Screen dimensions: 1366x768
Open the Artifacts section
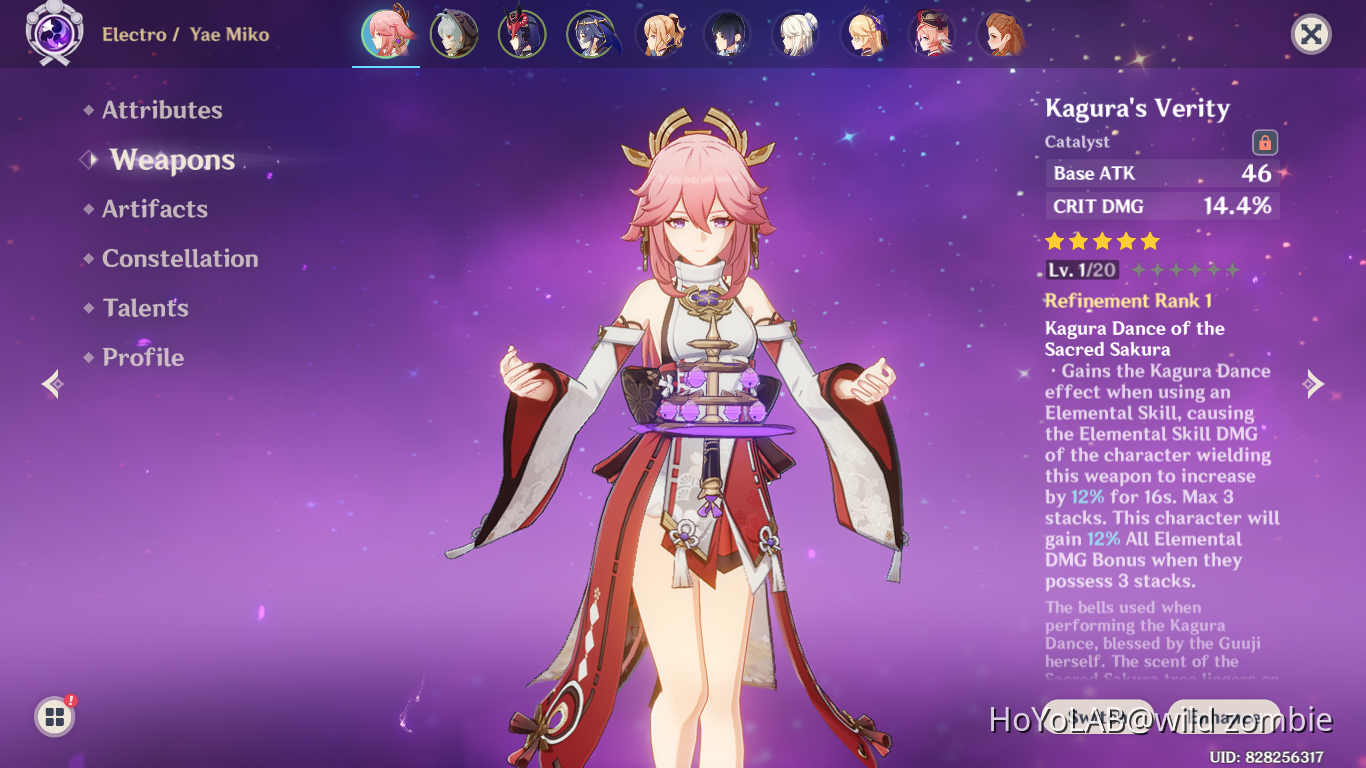coord(154,208)
